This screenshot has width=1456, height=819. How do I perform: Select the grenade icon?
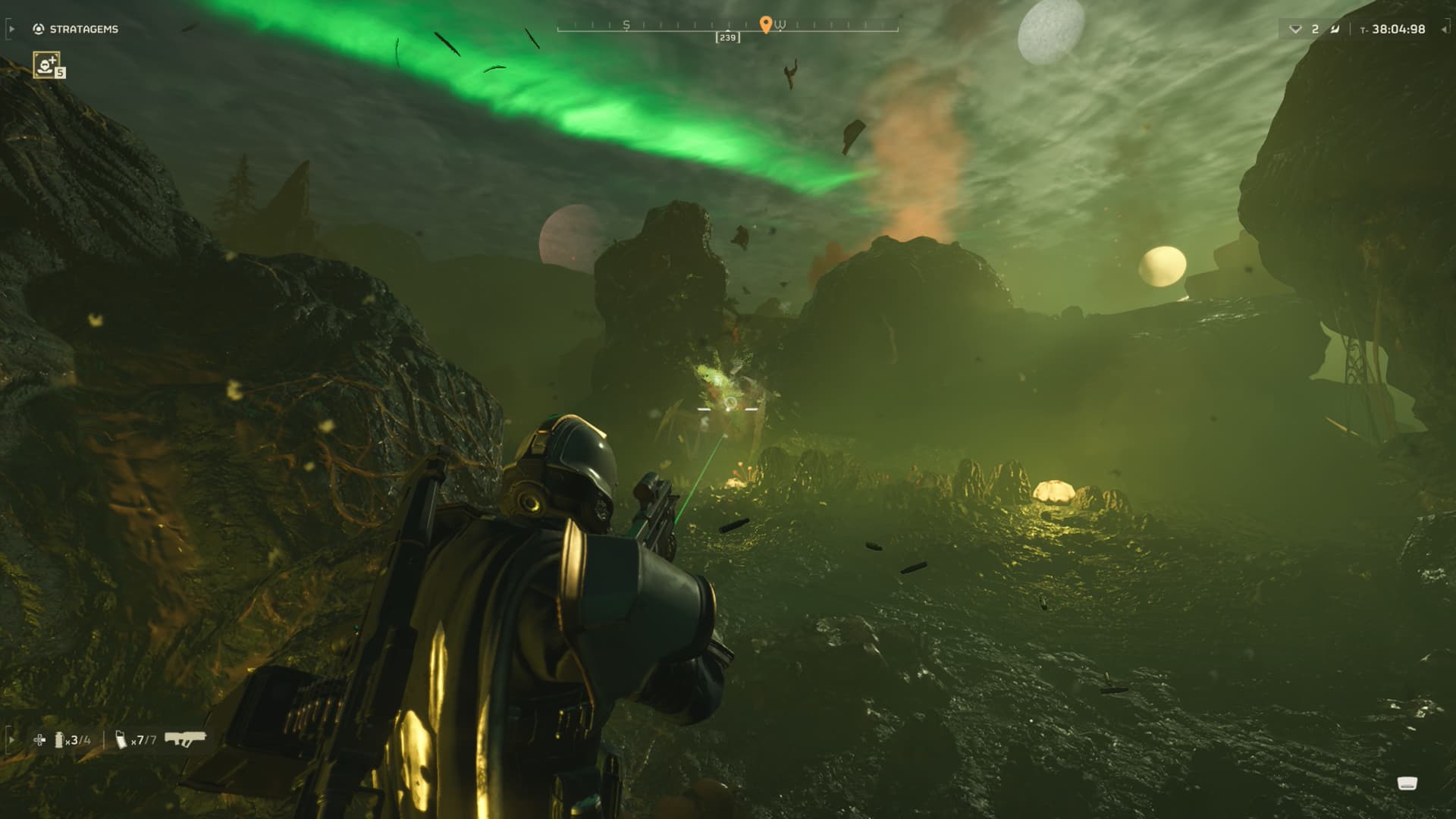click(59, 739)
